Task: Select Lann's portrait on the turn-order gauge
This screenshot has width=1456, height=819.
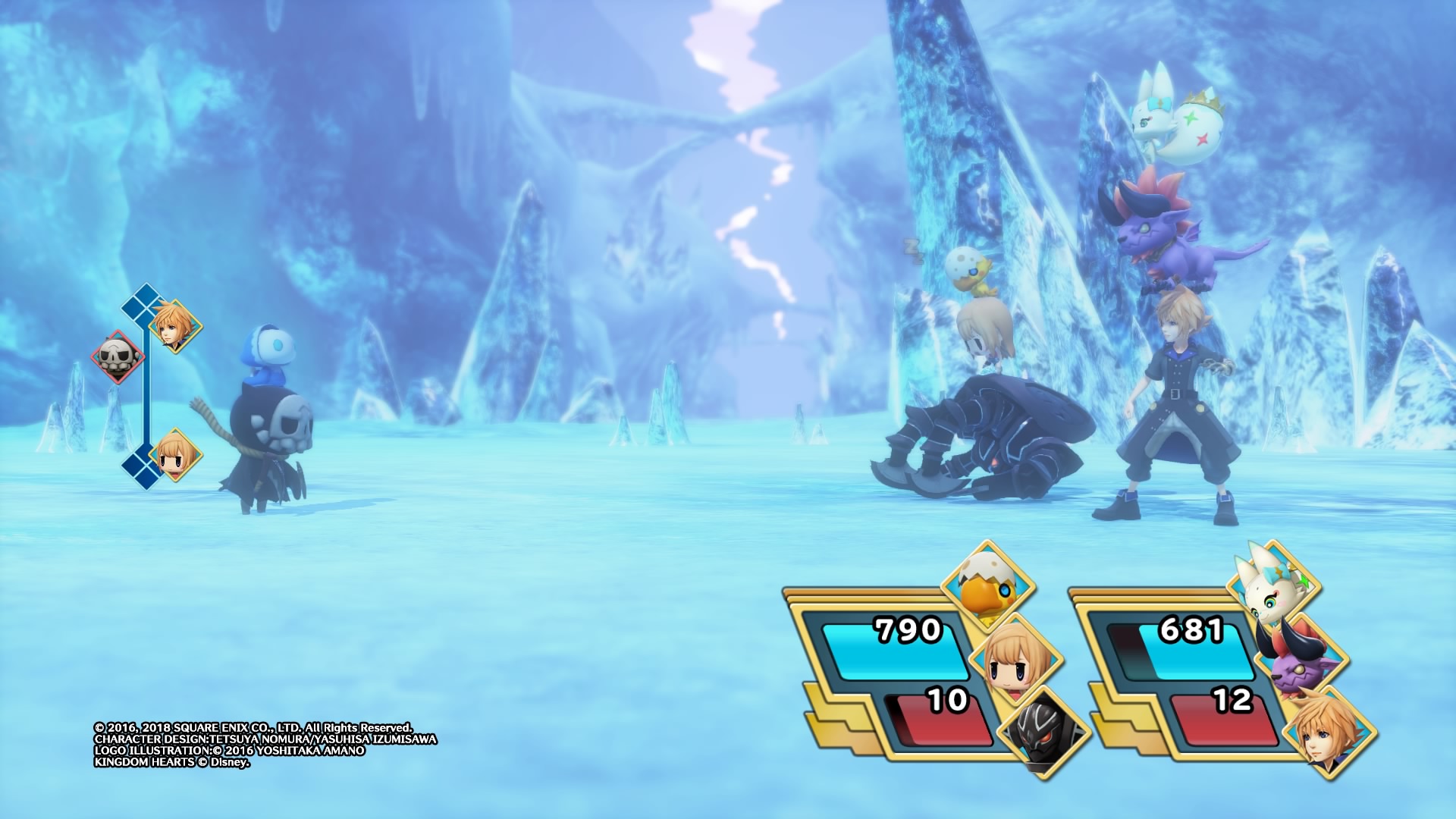Action: click(174, 326)
